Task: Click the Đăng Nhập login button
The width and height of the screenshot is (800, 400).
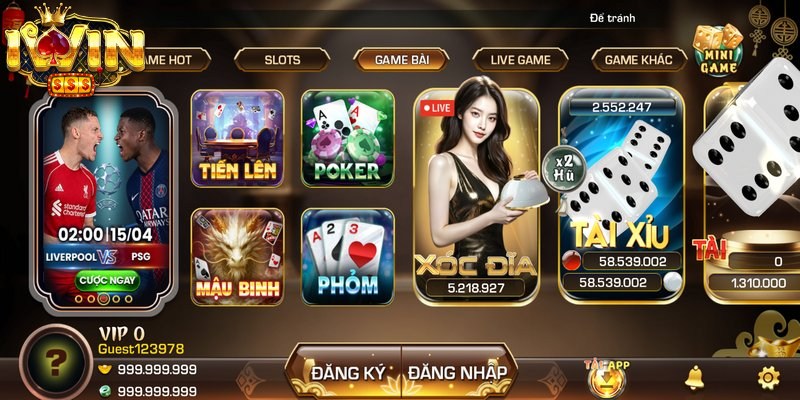Action: pyautogui.click(x=456, y=372)
